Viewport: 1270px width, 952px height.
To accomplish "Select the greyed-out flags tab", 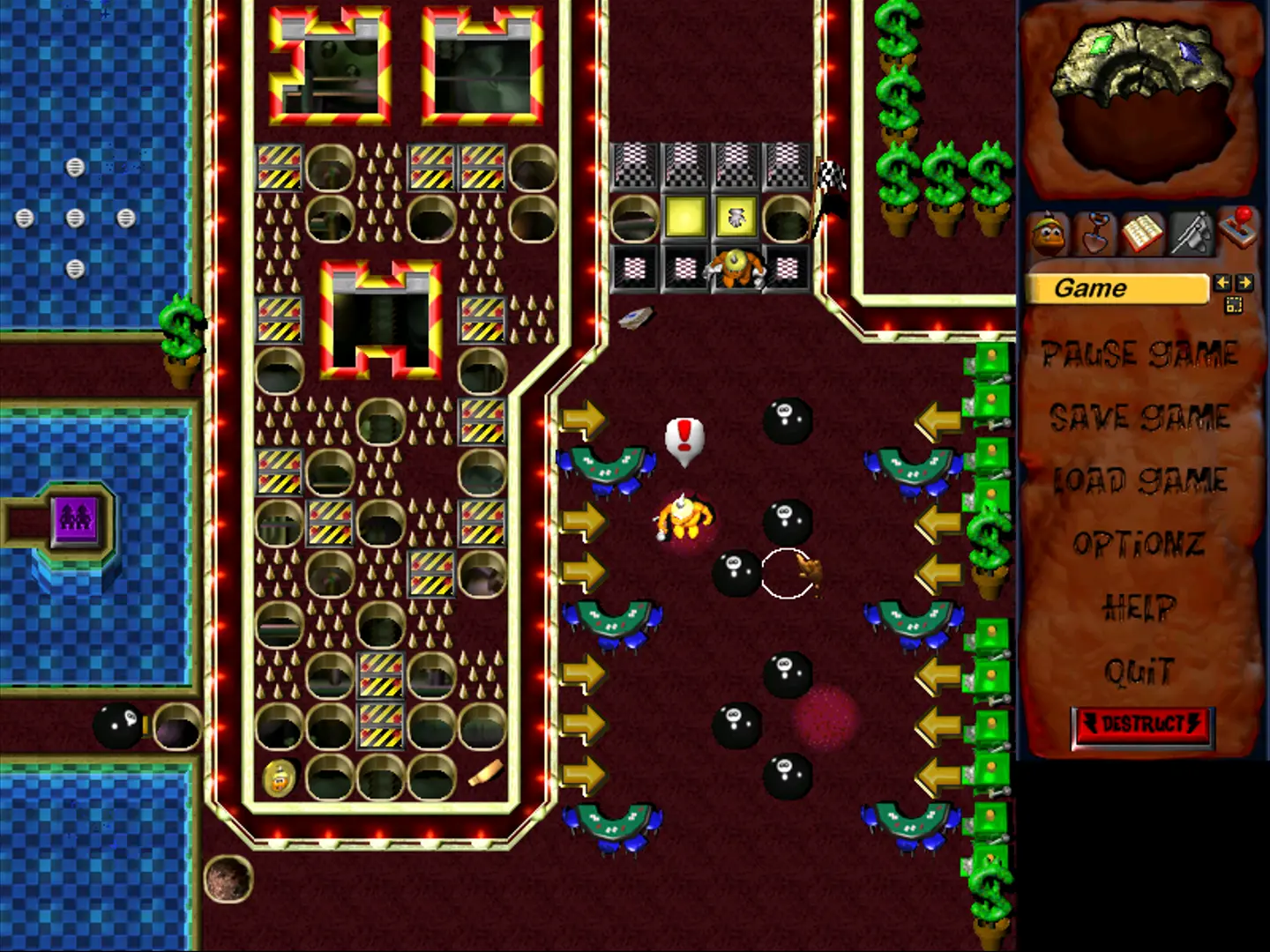I will tap(1189, 234).
